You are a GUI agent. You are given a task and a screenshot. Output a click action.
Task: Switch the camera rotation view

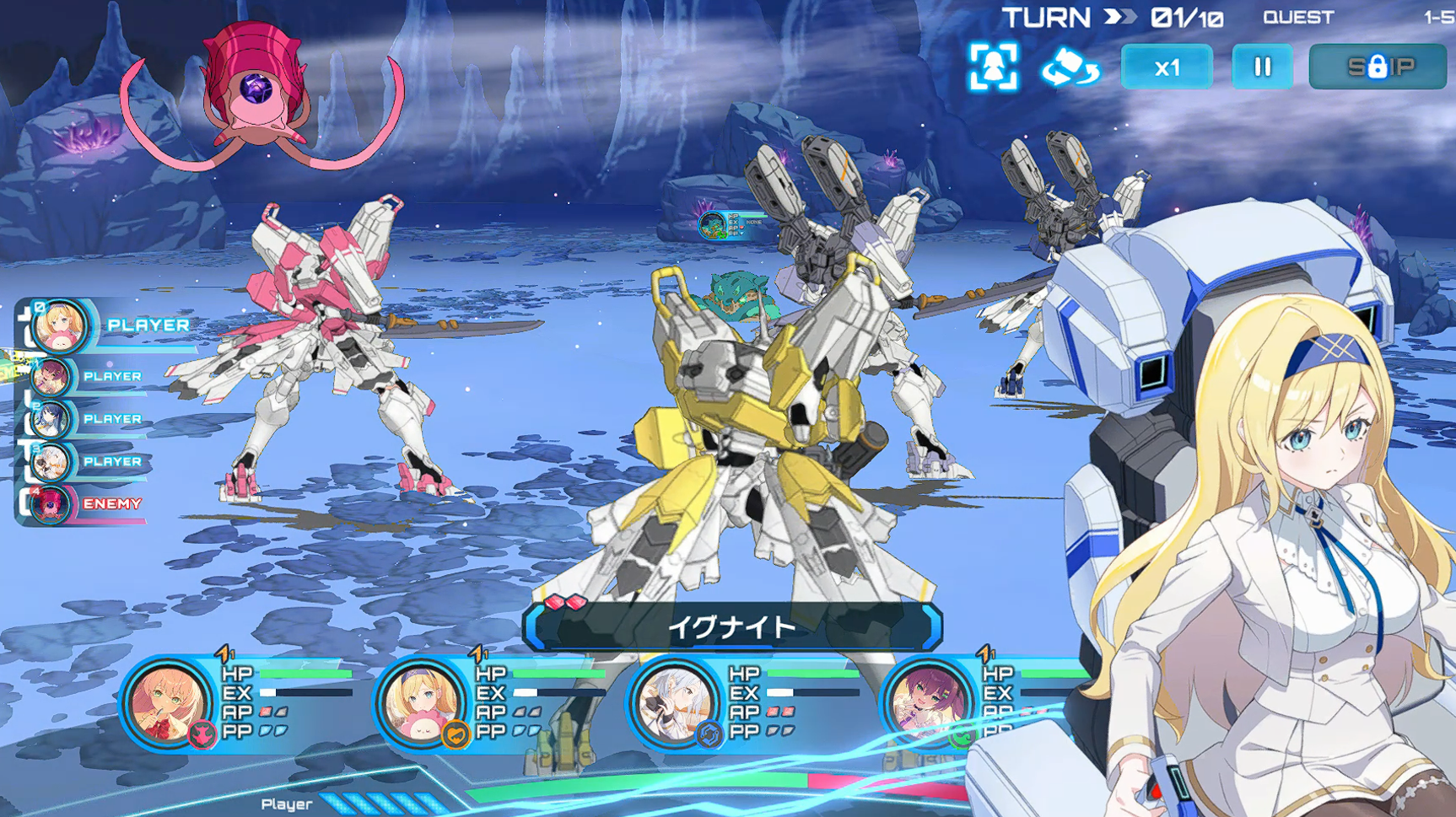pyautogui.click(x=1070, y=67)
